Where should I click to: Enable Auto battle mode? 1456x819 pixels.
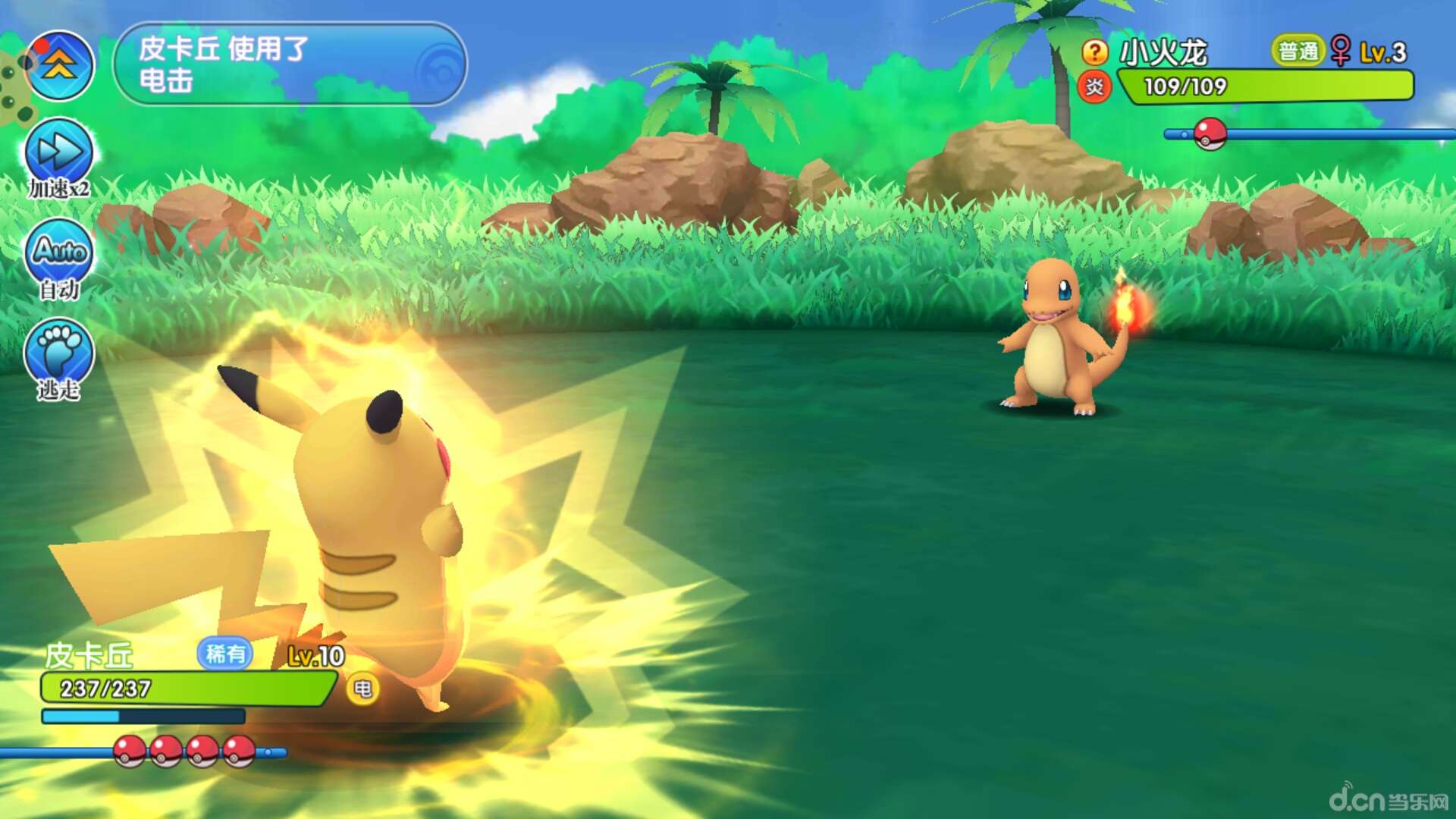coord(59,252)
